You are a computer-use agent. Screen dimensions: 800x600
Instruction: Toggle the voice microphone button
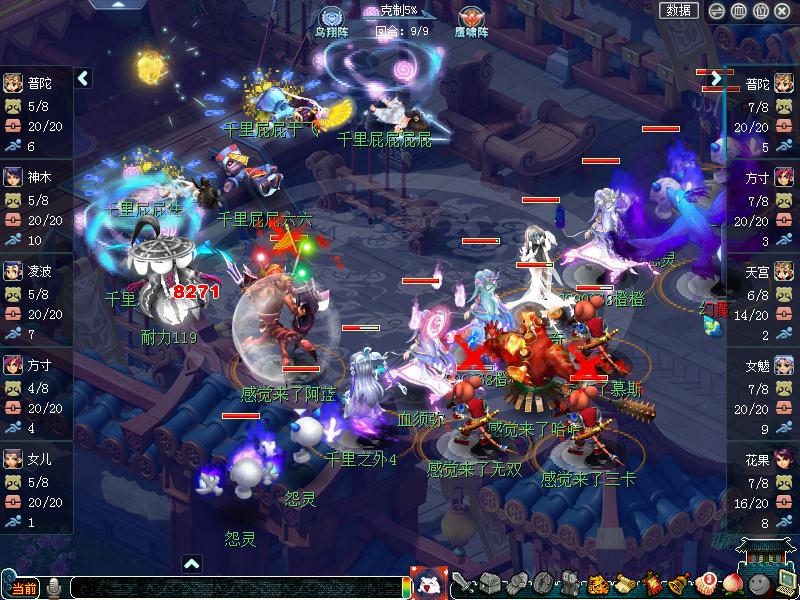pos(54,588)
